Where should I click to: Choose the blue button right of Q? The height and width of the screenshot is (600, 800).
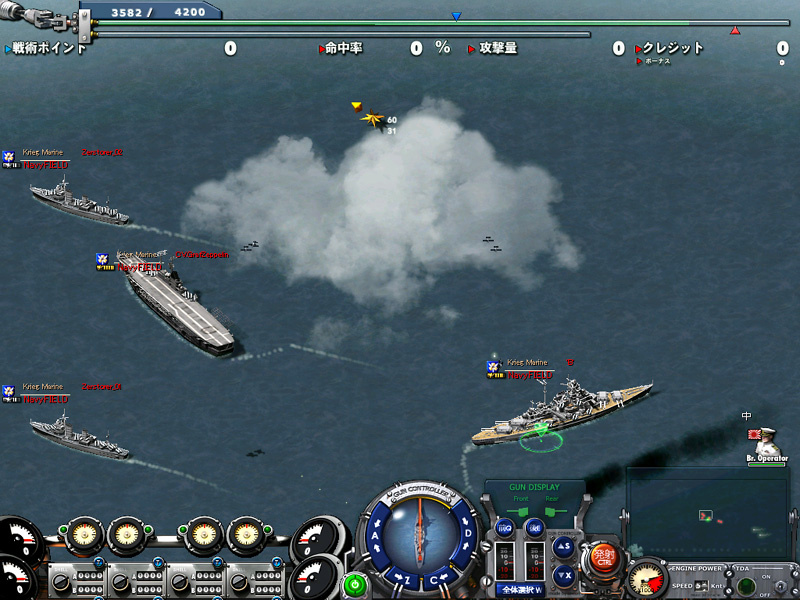click(535, 527)
